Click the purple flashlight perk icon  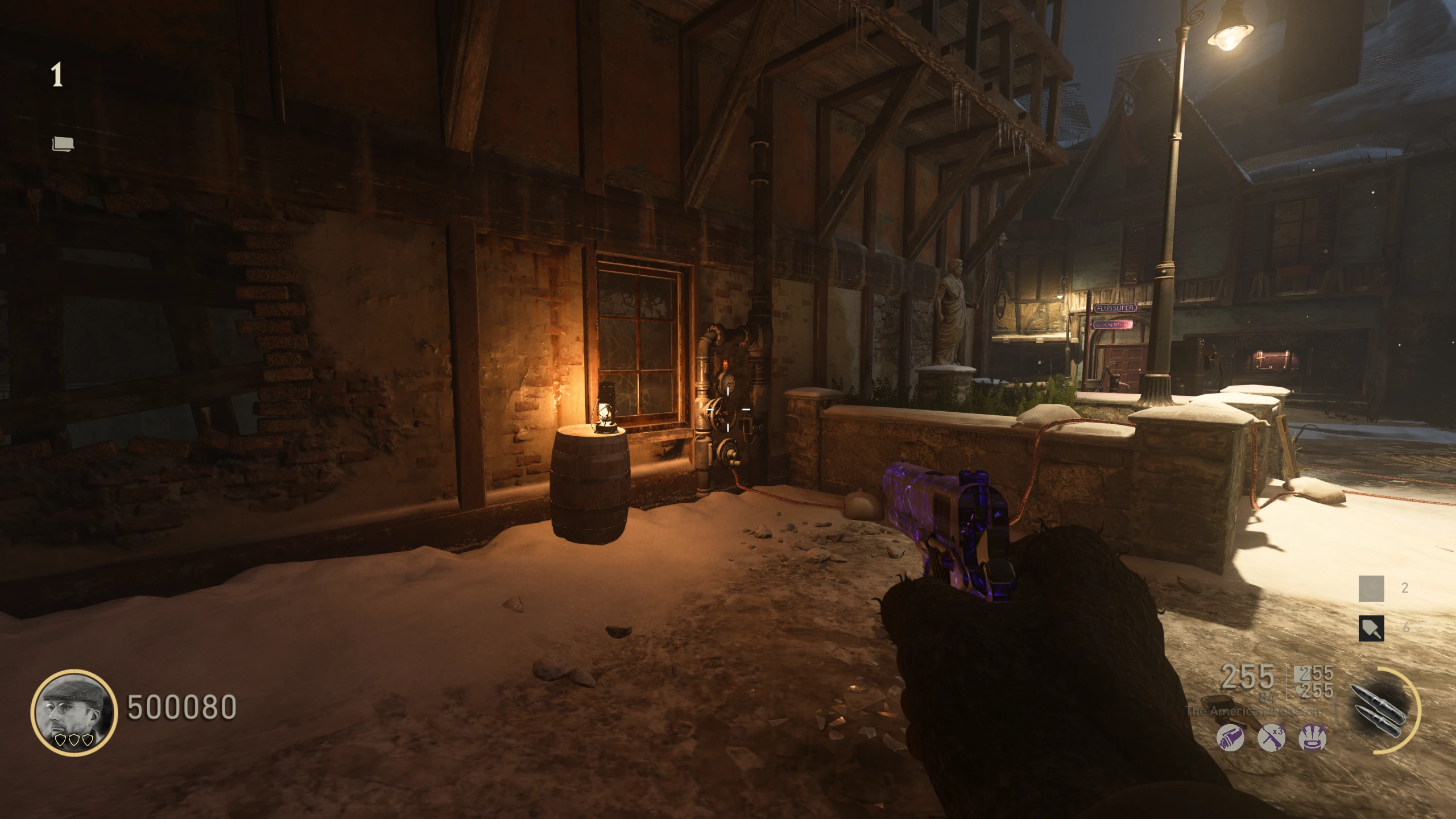[x=1230, y=738]
